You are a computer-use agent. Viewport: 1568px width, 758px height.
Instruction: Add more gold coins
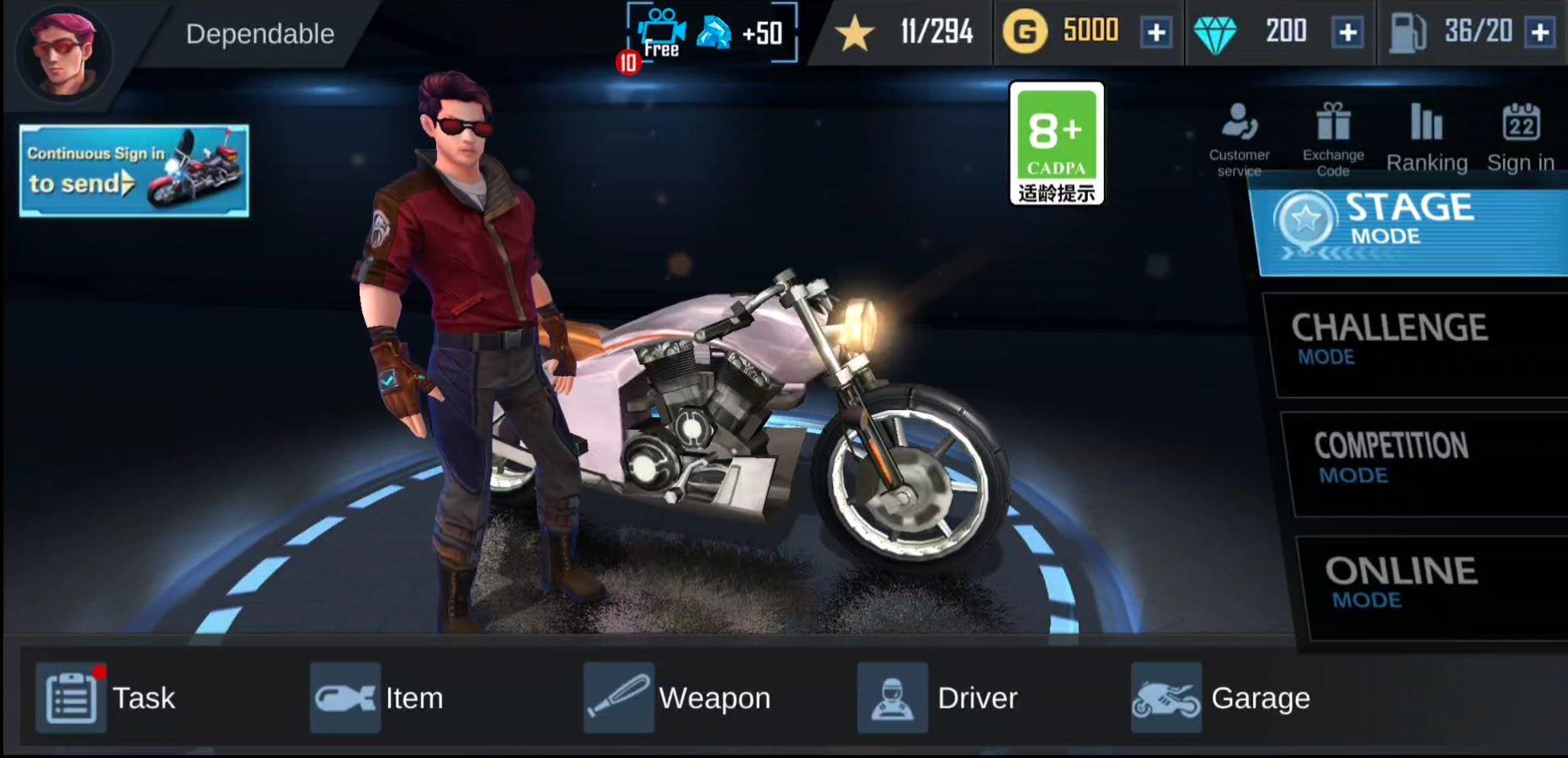(1156, 34)
